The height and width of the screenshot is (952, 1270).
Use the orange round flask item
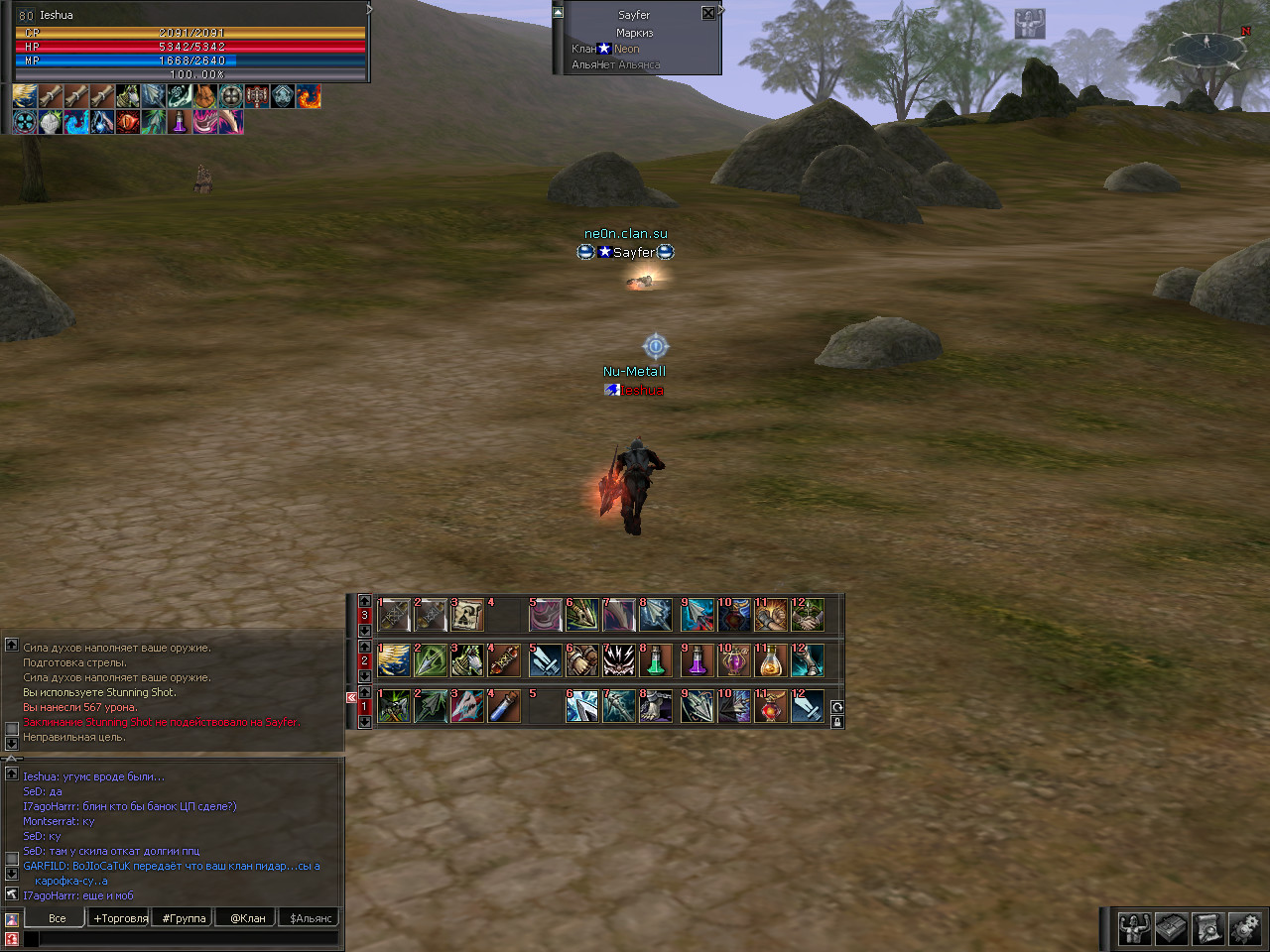click(x=771, y=660)
